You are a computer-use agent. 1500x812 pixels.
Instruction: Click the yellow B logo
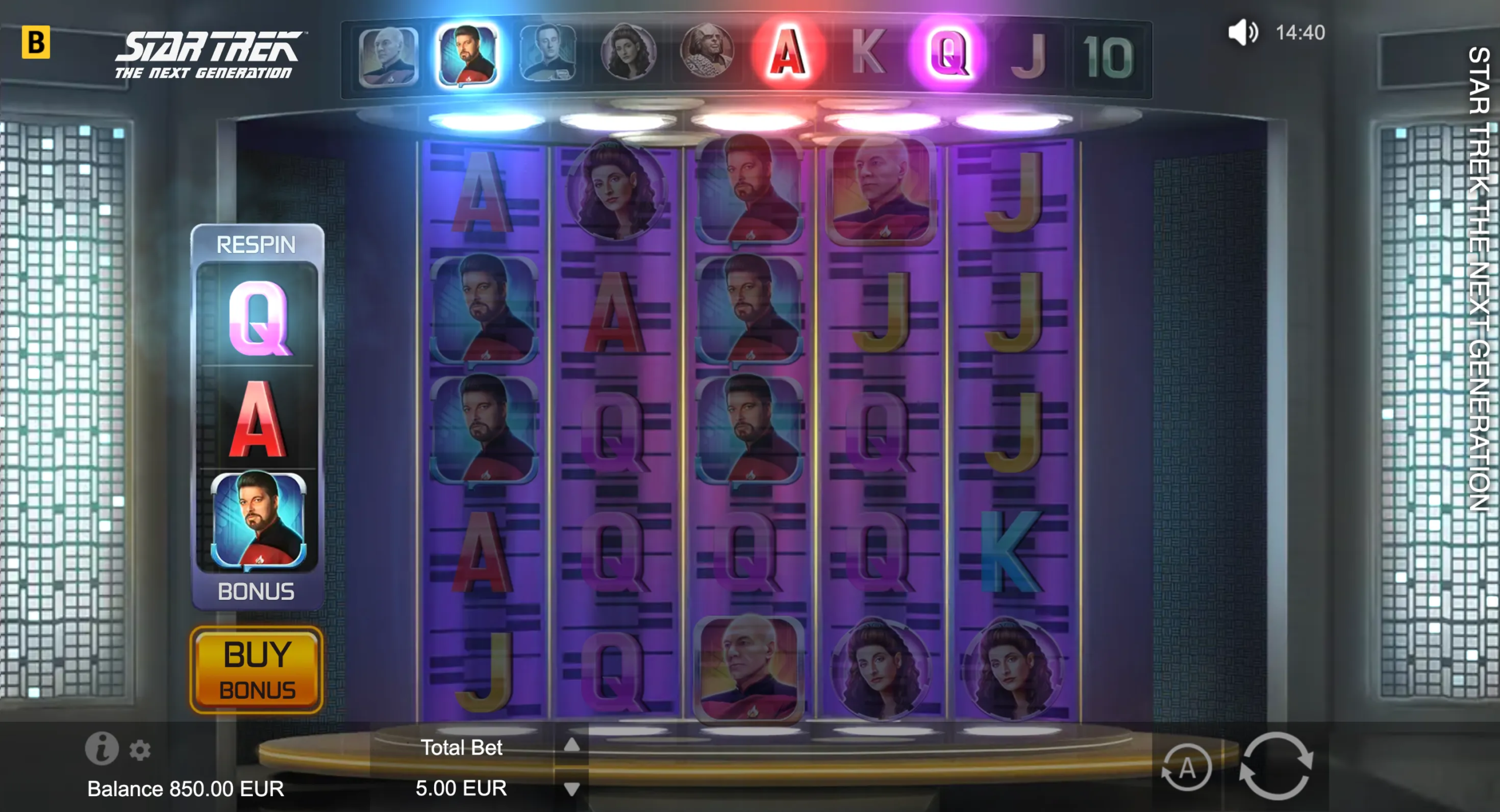click(36, 42)
